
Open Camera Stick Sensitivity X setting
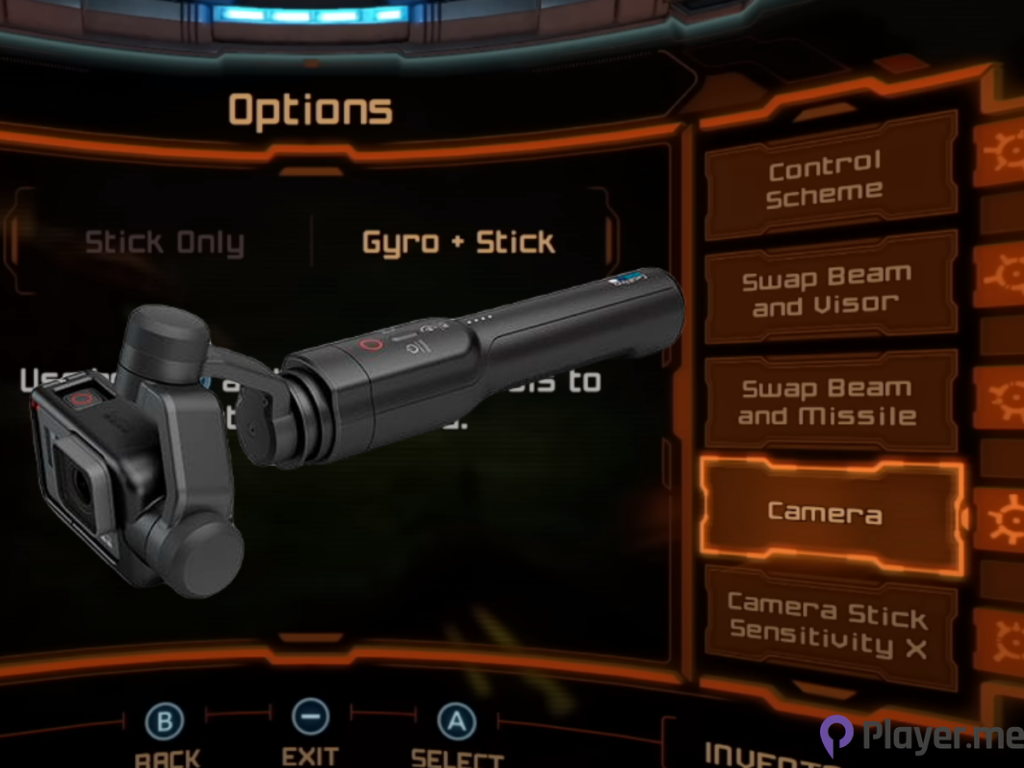tap(826, 627)
